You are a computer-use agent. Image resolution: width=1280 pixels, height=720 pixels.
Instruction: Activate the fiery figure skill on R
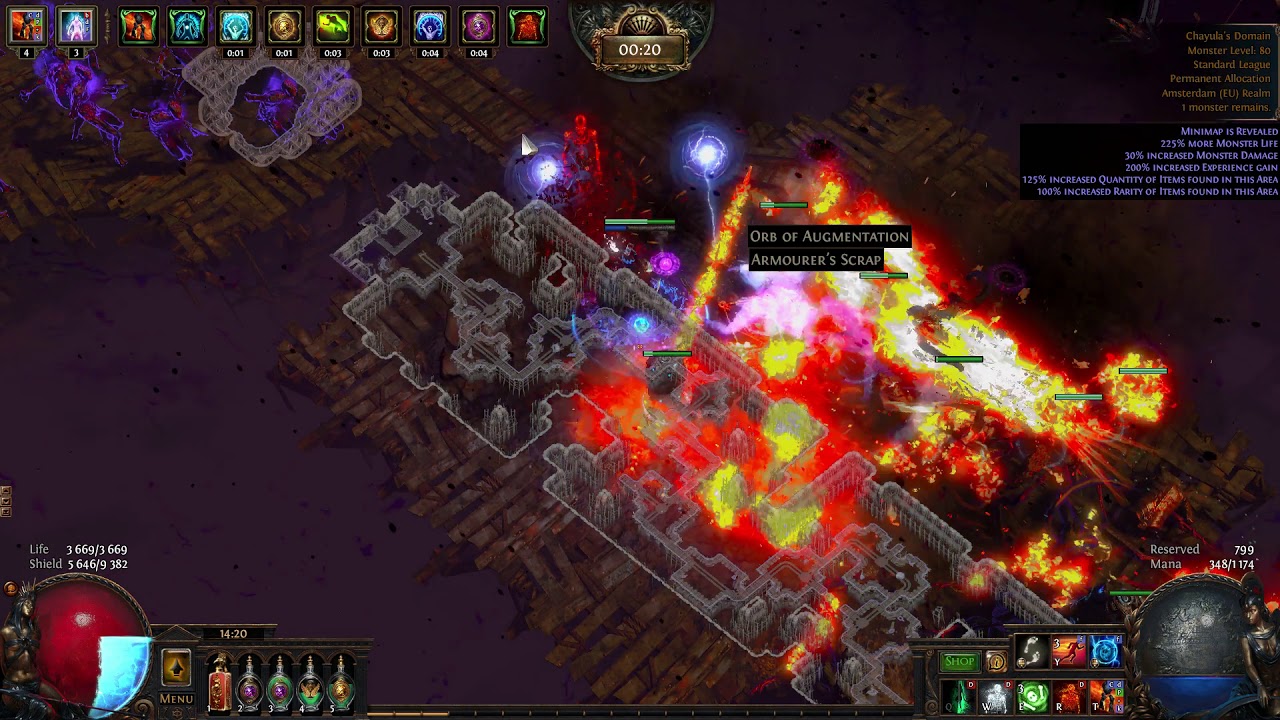[x=1068, y=697]
